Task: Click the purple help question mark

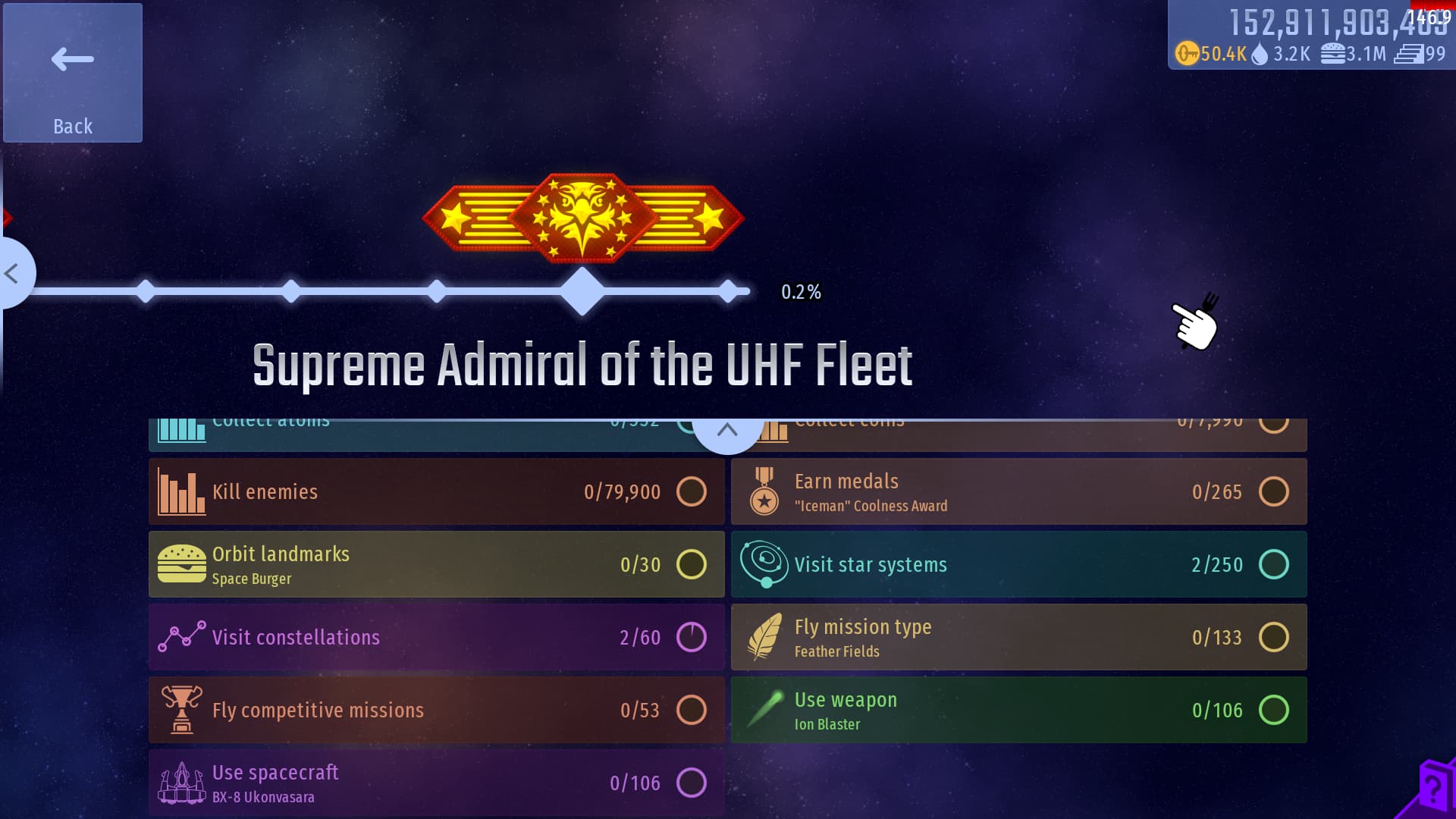Action: (1432, 789)
